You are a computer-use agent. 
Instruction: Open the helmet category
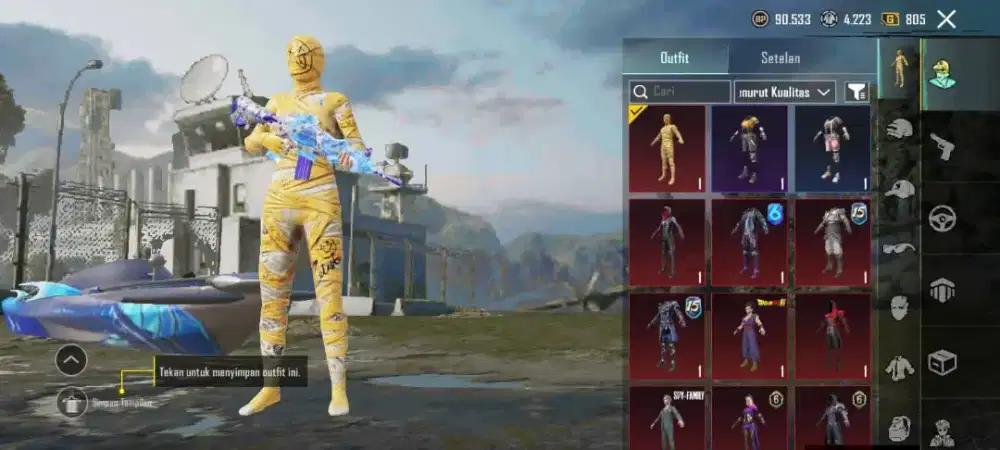click(x=900, y=129)
